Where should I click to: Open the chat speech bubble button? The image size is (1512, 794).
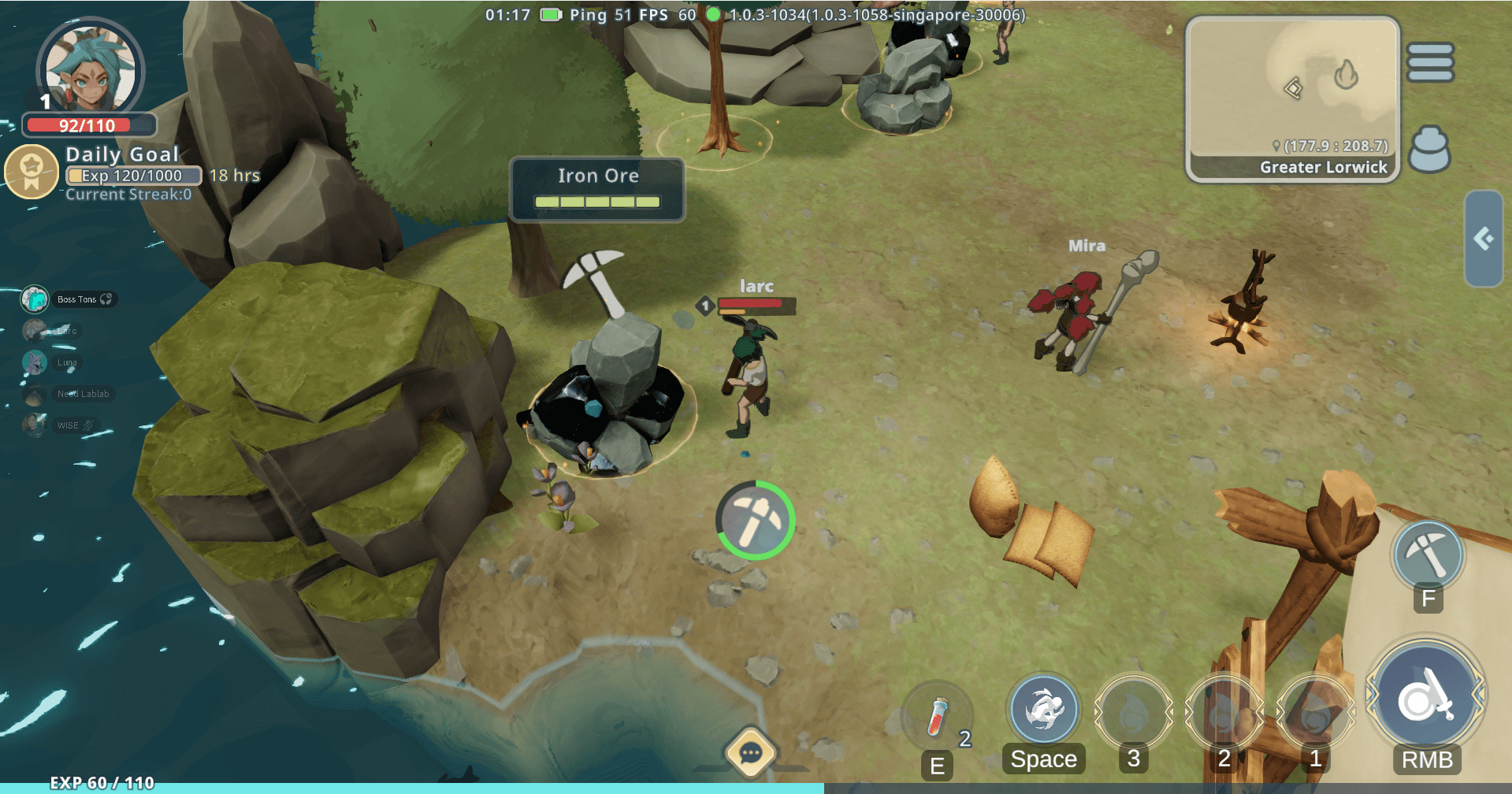pos(750,753)
